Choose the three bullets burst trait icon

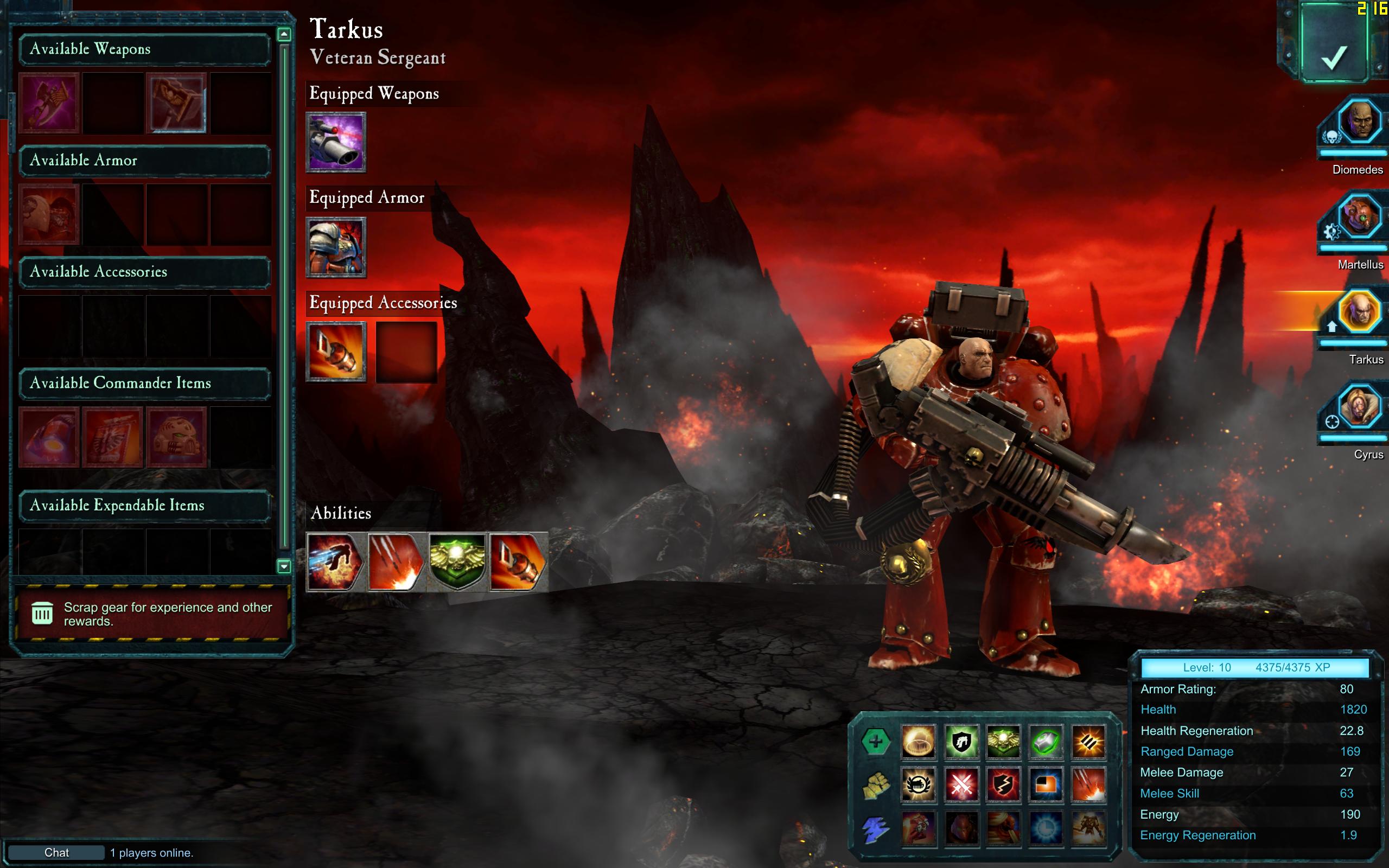click(1088, 742)
